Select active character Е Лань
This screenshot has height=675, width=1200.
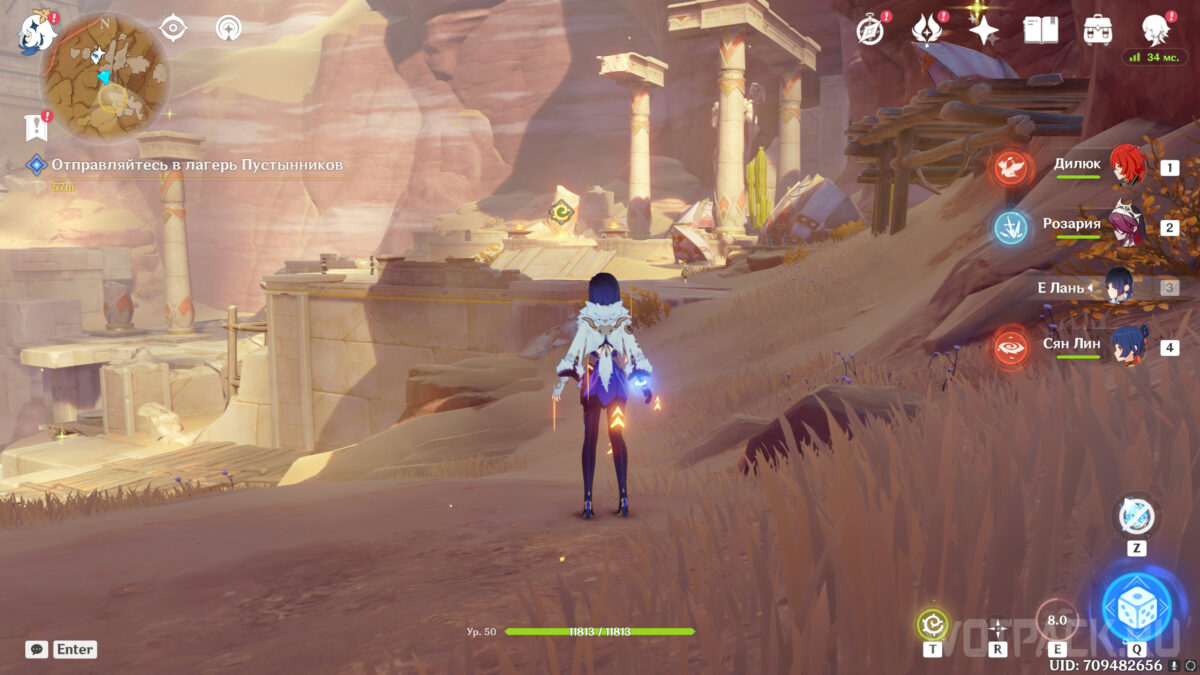coord(1115,288)
